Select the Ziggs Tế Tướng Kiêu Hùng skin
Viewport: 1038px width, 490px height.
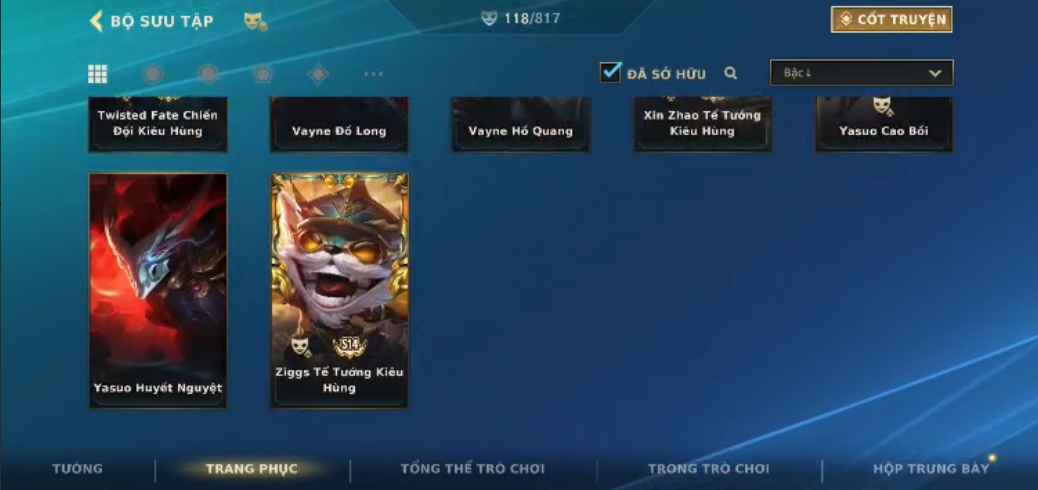tap(339, 290)
